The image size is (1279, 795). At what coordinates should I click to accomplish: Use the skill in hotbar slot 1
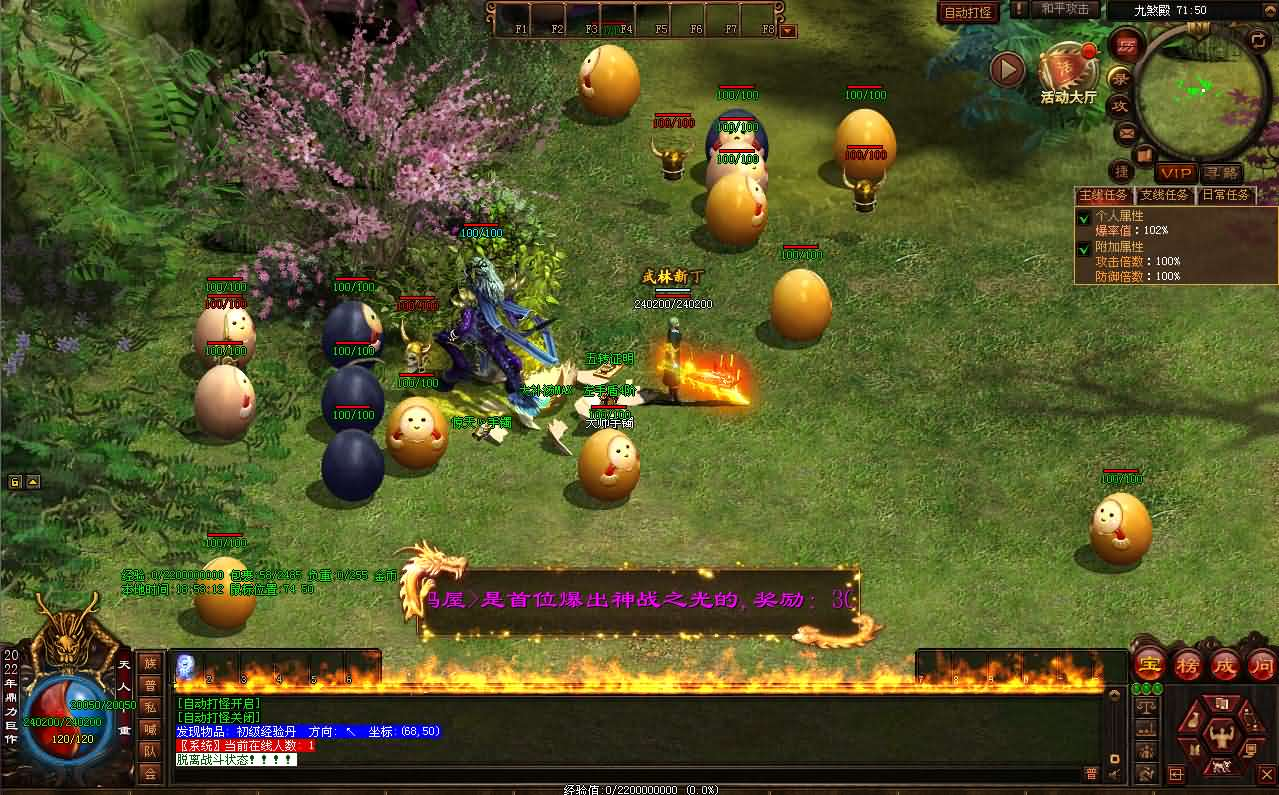tap(187, 667)
